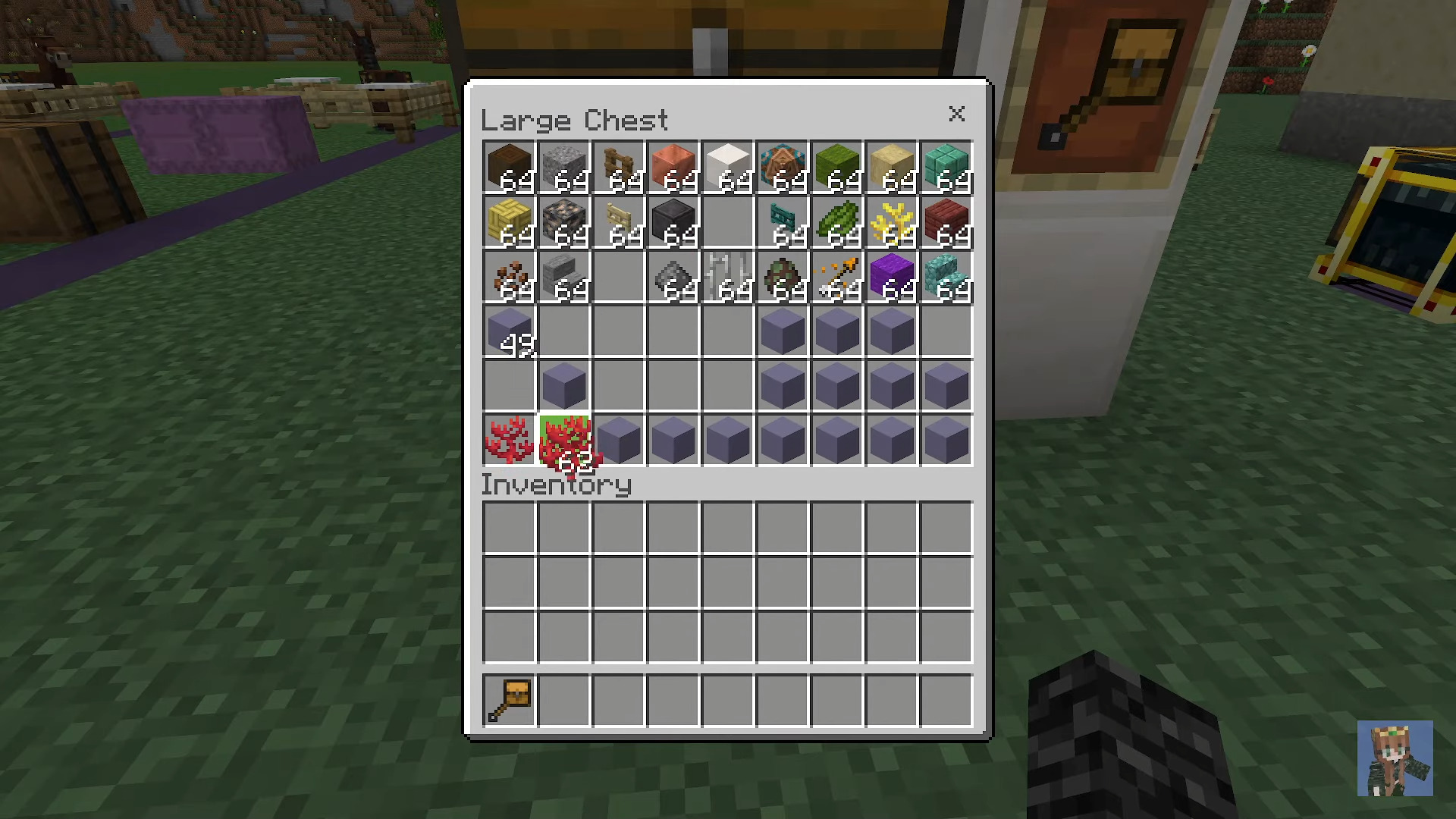Select the cocoa beans stack

pos(510,278)
